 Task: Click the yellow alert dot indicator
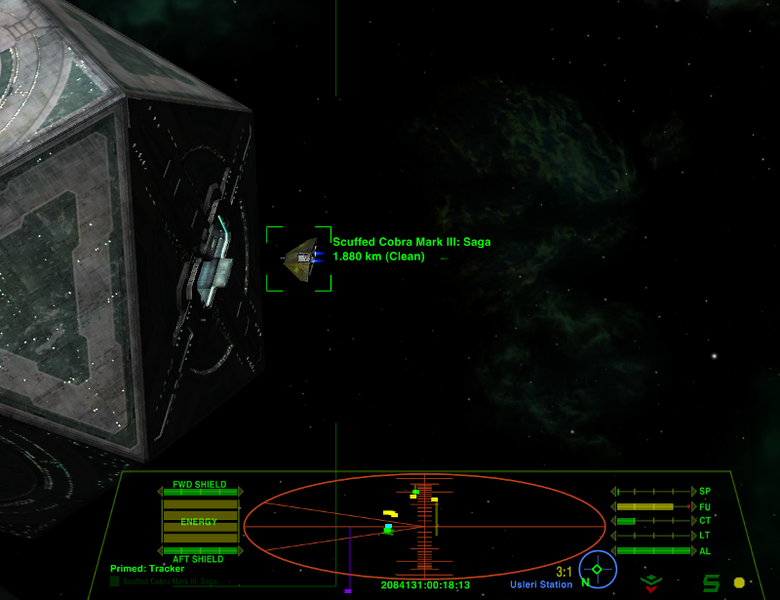coord(739,582)
